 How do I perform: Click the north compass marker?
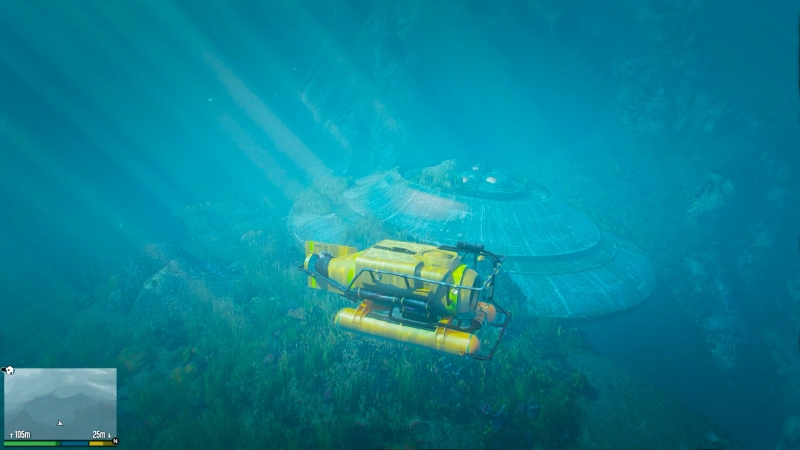[x=115, y=441]
